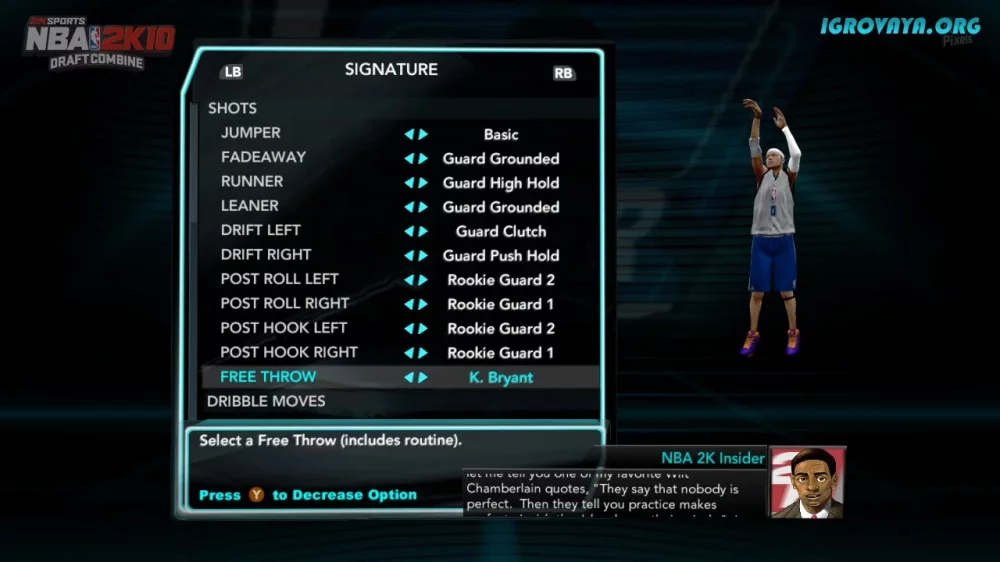The height and width of the screenshot is (562, 1000).
Task: Select POST HOOK LEFT option
Action: point(284,328)
